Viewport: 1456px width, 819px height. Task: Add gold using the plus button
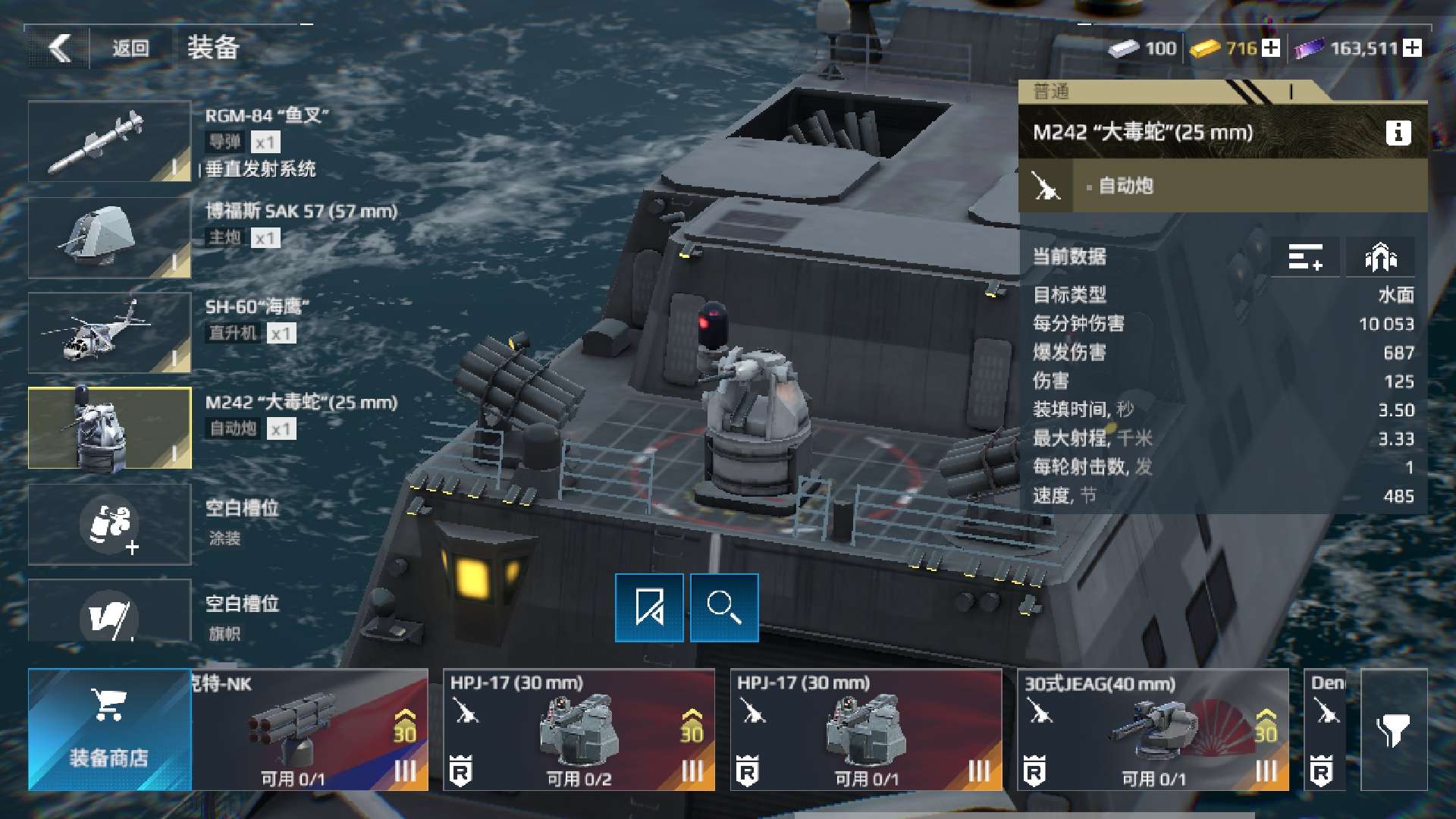click(1272, 49)
